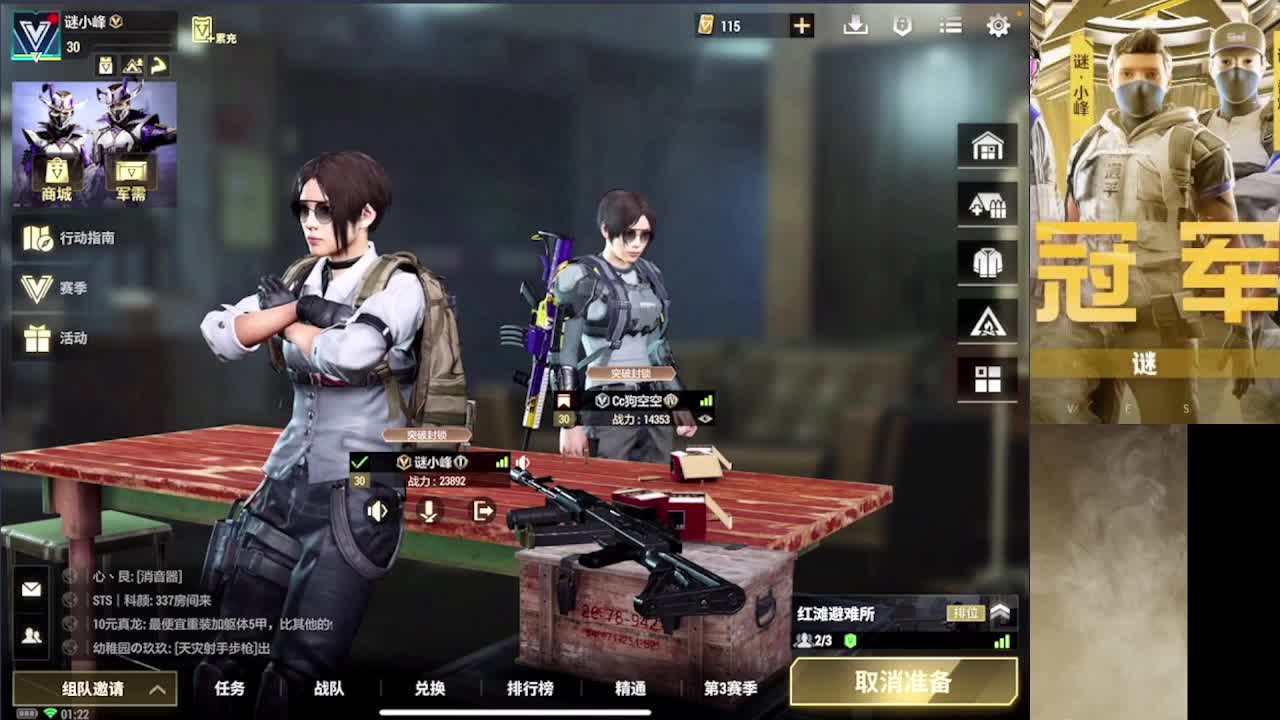Switch to the 任务 missions tab
The height and width of the screenshot is (720, 1280).
click(x=229, y=689)
